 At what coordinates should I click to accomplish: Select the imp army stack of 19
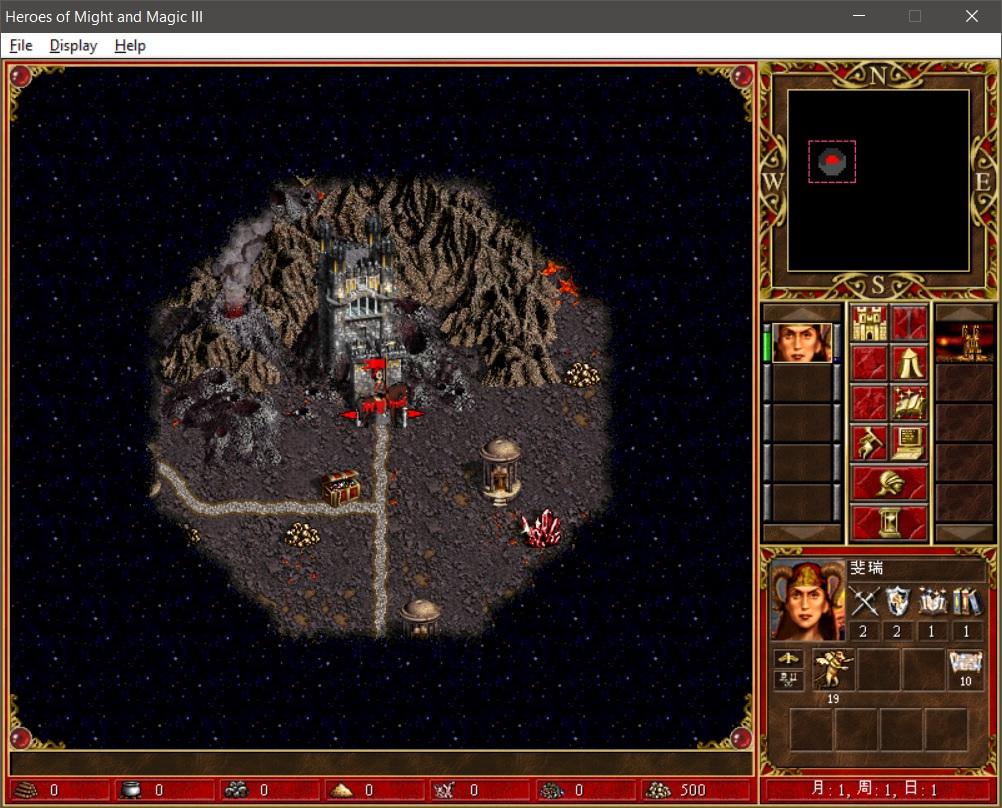click(x=833, y=670)
